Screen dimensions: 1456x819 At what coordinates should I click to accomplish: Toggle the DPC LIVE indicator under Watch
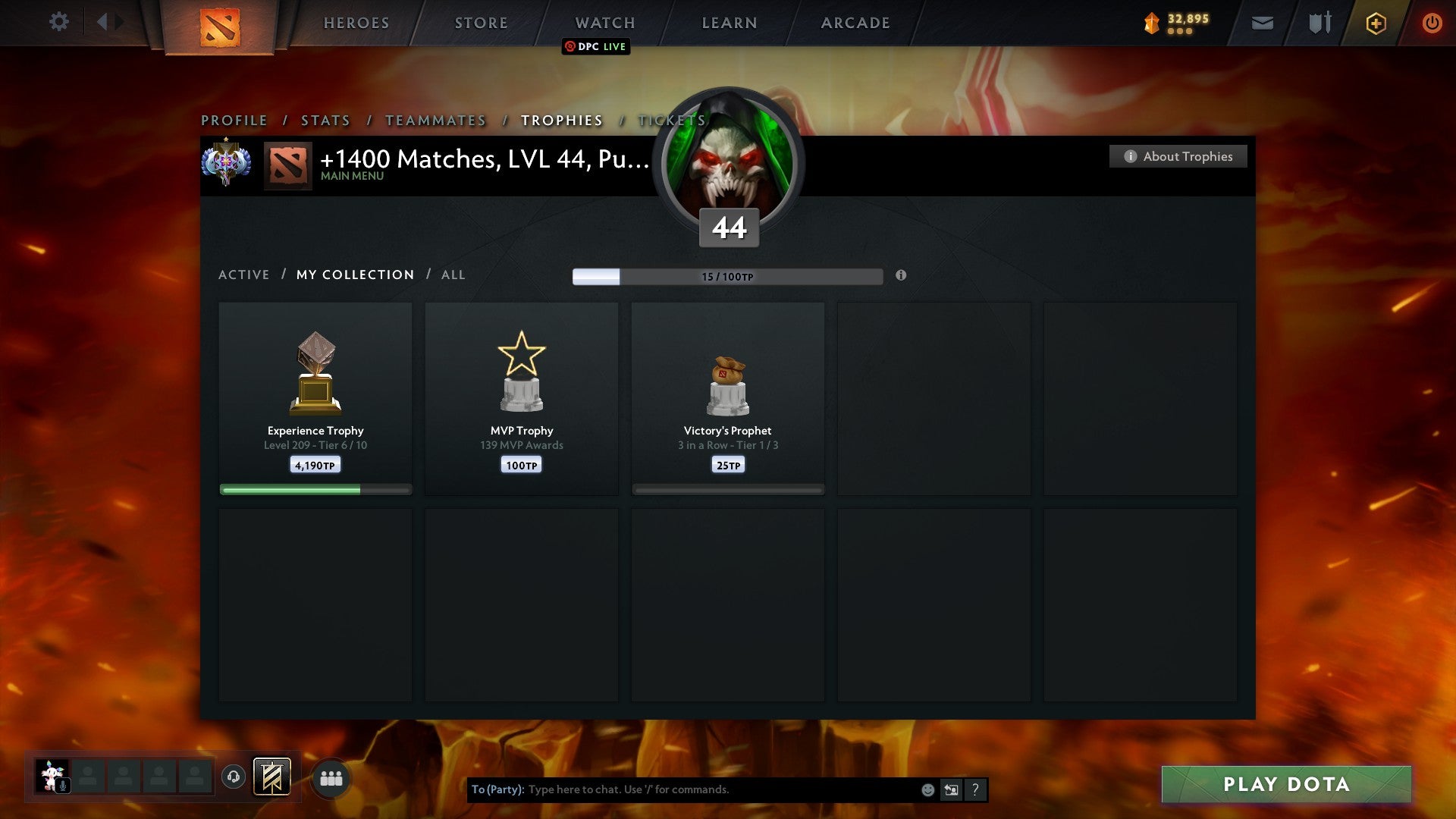596,46
